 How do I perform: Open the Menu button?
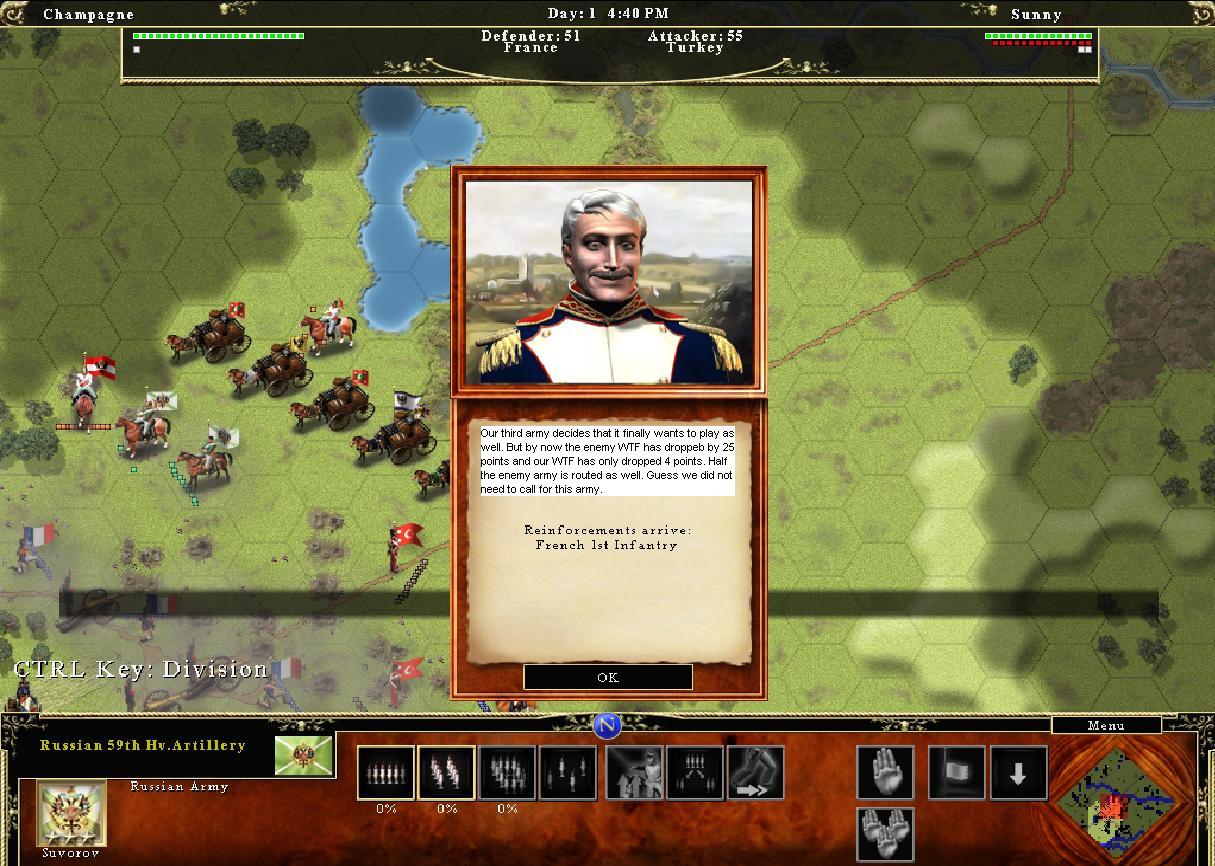click(x=1105, y=725)
